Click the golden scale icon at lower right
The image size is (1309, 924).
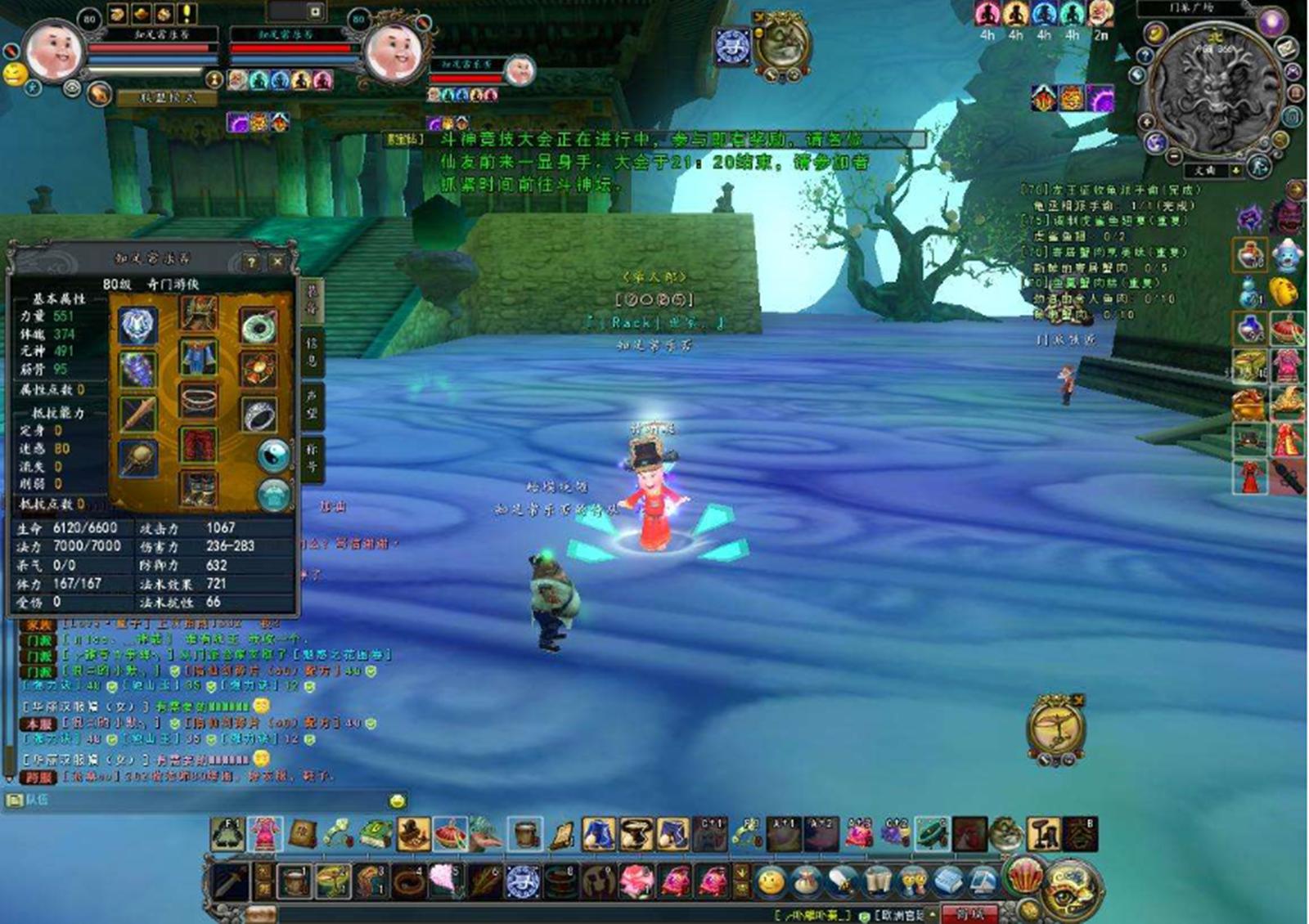point(1055,726)
